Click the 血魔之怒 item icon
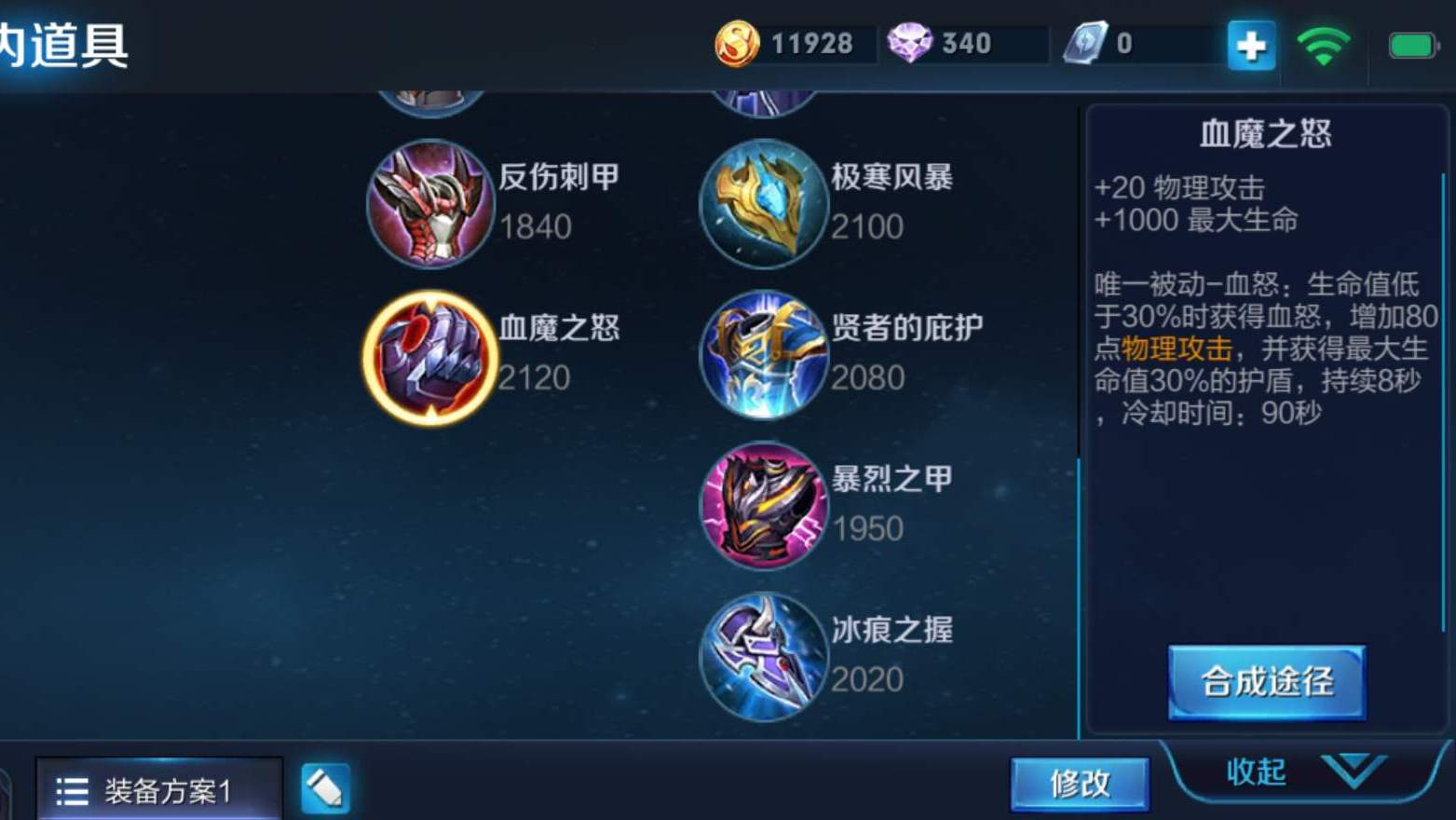Image resolution: width=1456 pixels, height=820 pixels. pyautogui.click(x=429, y=357)
